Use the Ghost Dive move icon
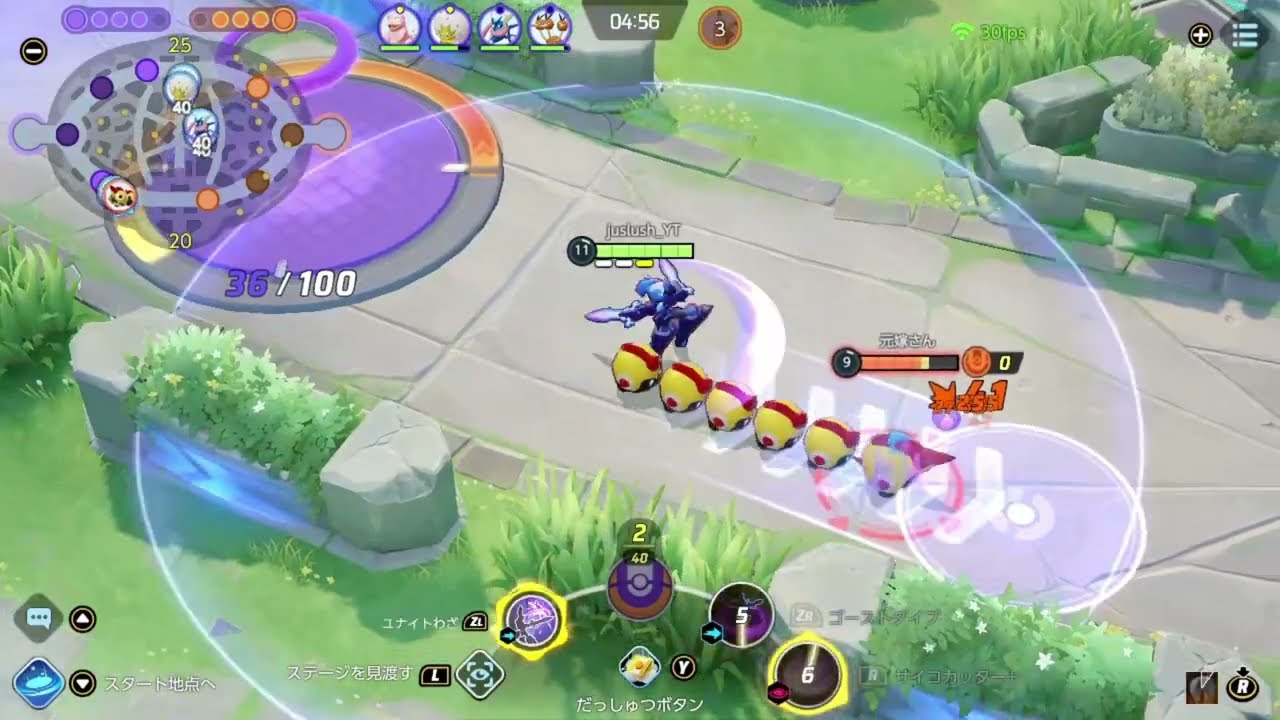 coord(740,614)
